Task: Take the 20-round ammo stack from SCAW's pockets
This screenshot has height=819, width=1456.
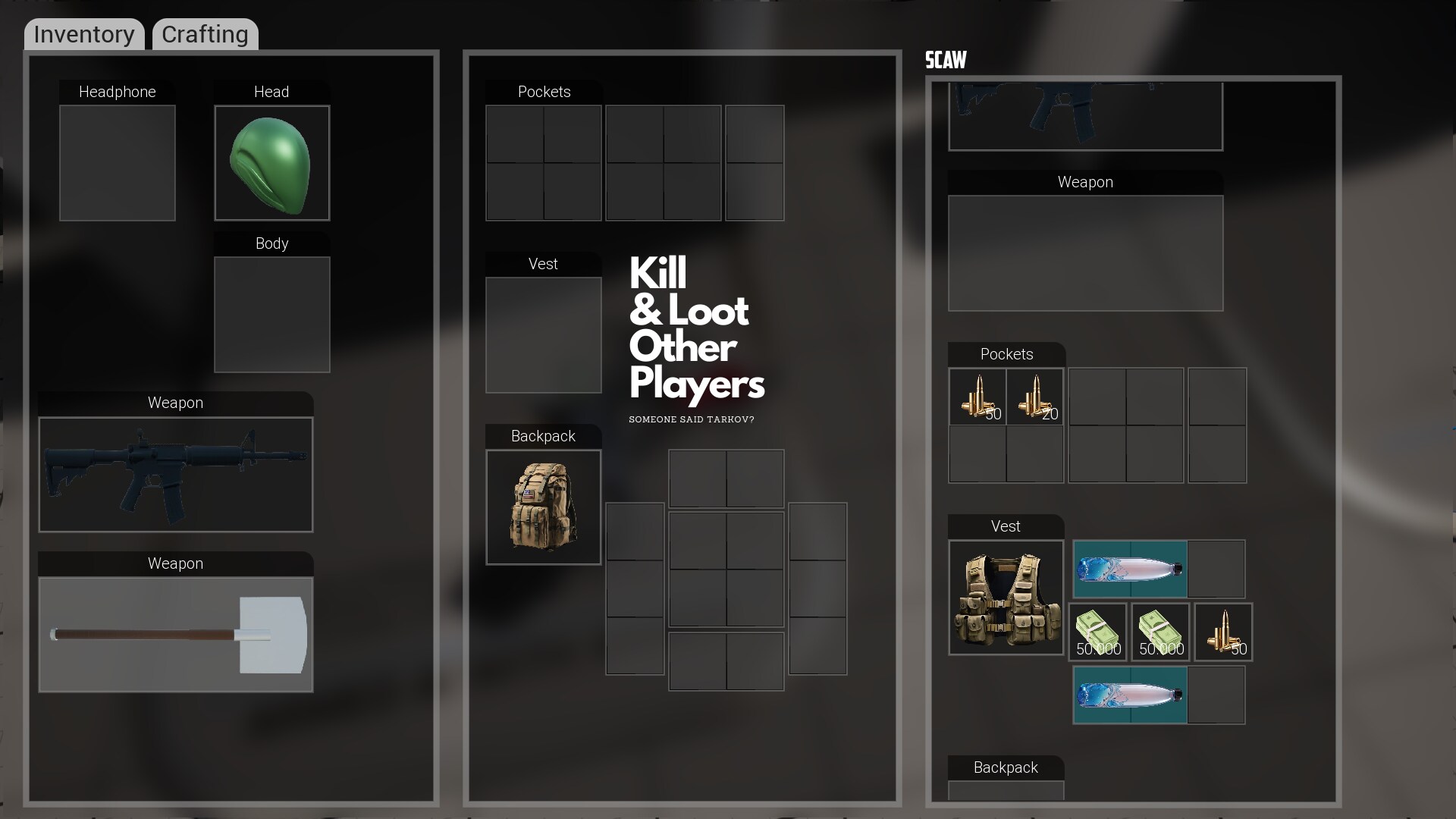Action: [x=1036, y=397]
